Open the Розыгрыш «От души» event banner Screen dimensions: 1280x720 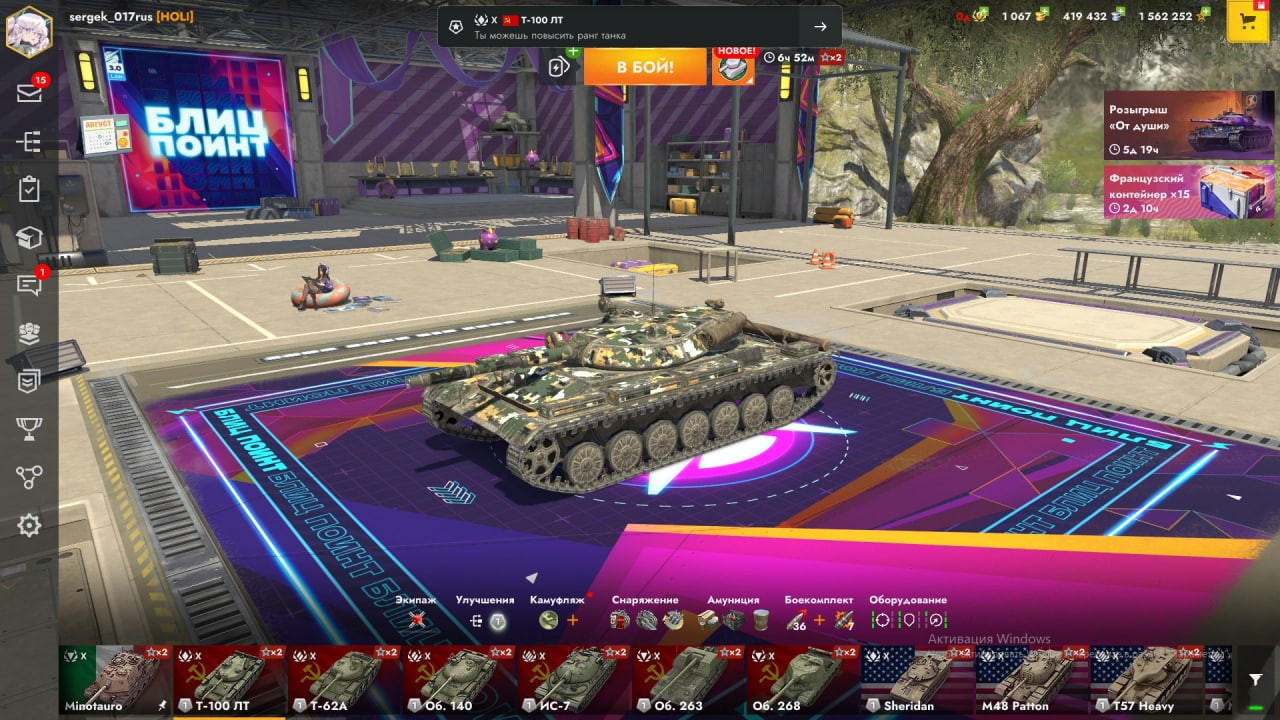(x=1189, y=125)
